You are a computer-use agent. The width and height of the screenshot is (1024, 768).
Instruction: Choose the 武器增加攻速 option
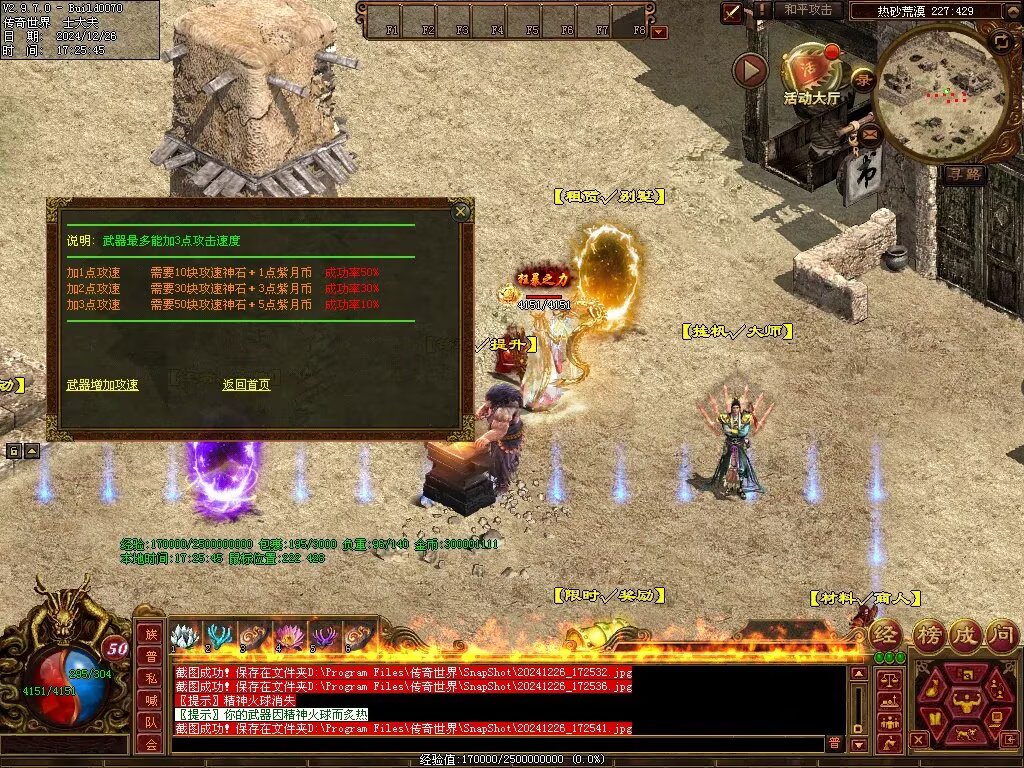[x=102, y=384]
